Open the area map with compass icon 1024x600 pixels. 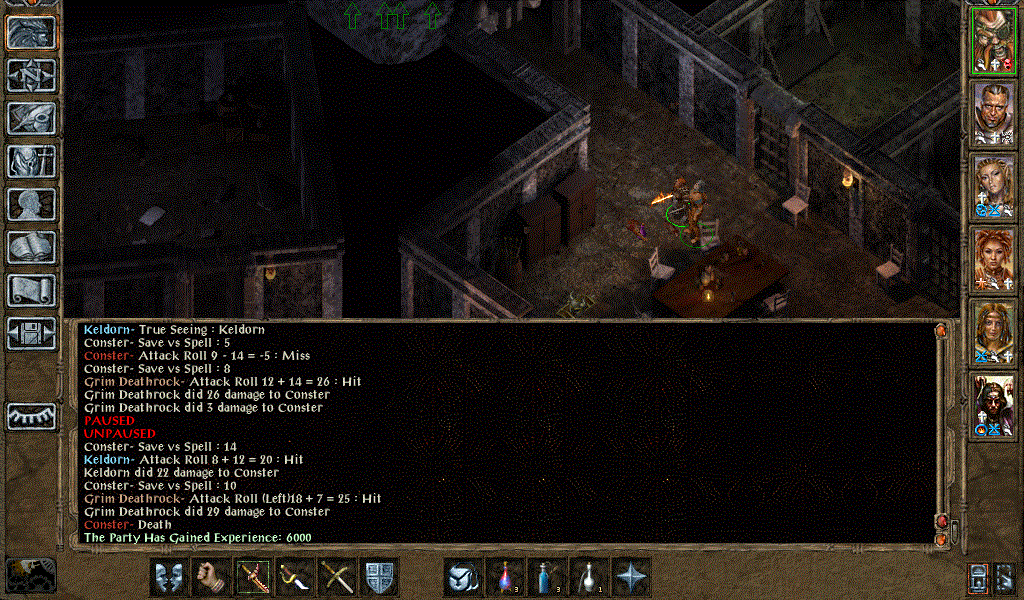point(31,76)
